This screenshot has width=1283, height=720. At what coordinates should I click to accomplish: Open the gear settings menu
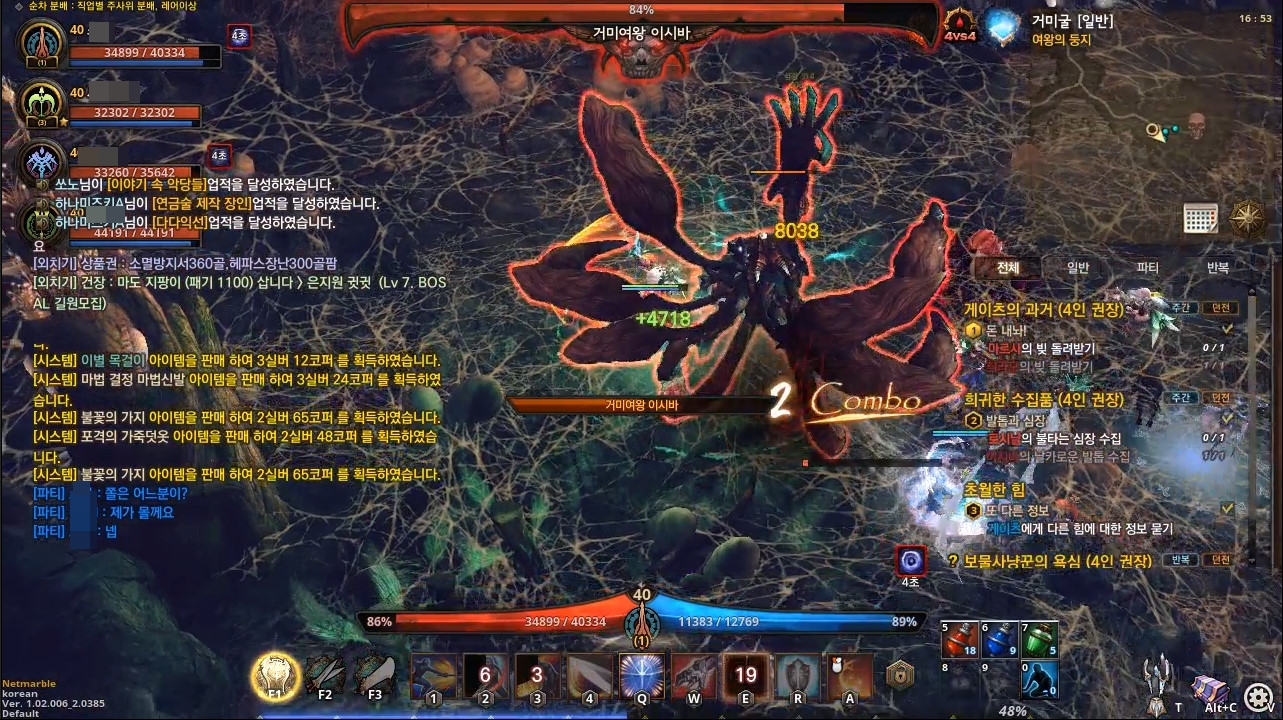[1260, 696]
